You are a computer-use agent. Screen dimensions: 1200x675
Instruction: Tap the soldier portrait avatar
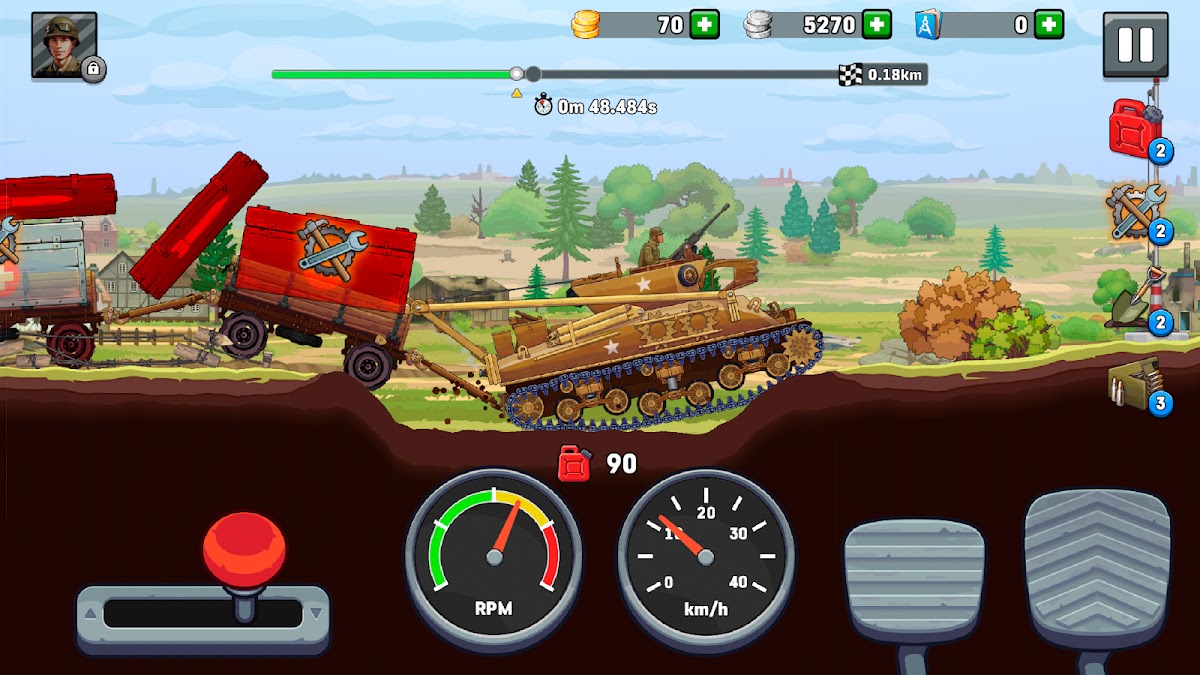[64, 44]
